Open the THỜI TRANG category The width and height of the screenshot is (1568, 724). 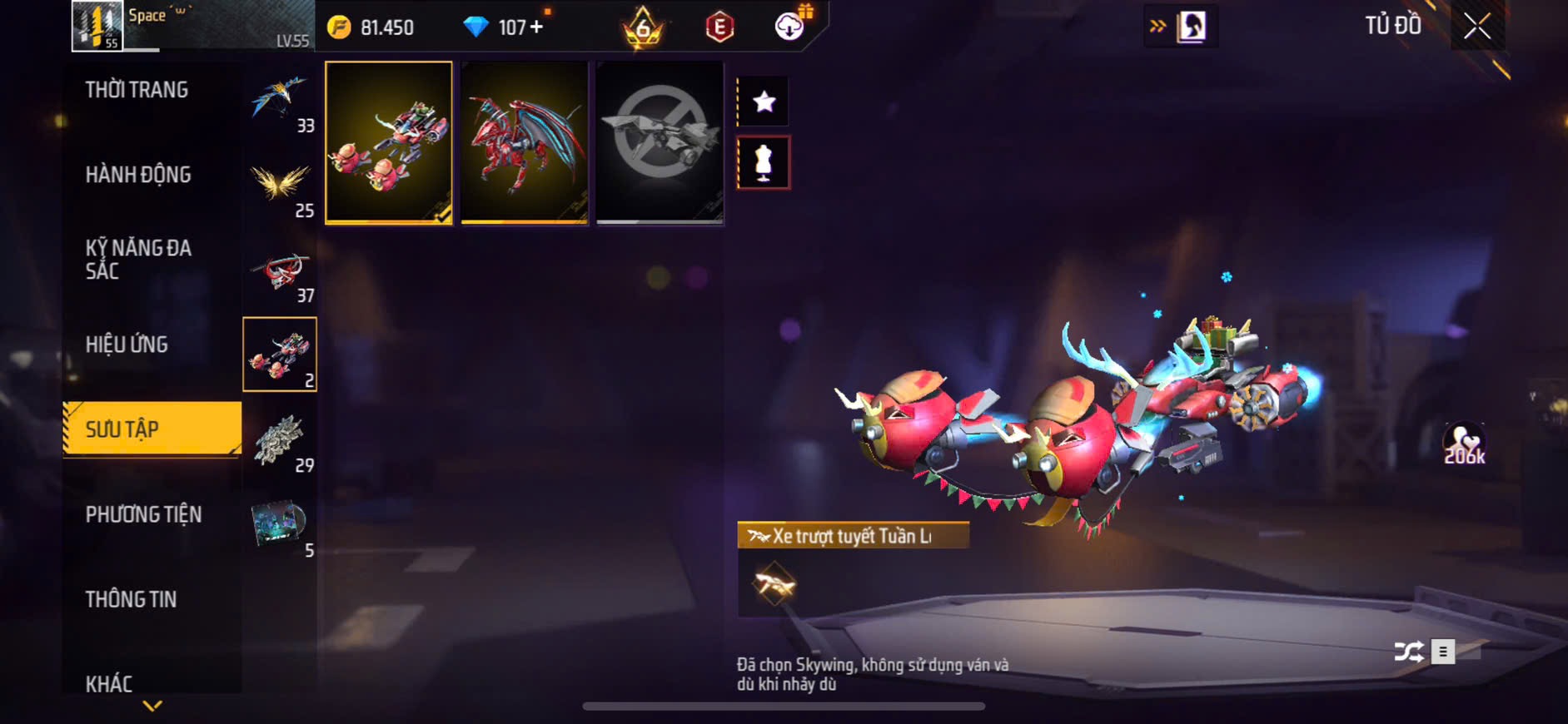137,90
